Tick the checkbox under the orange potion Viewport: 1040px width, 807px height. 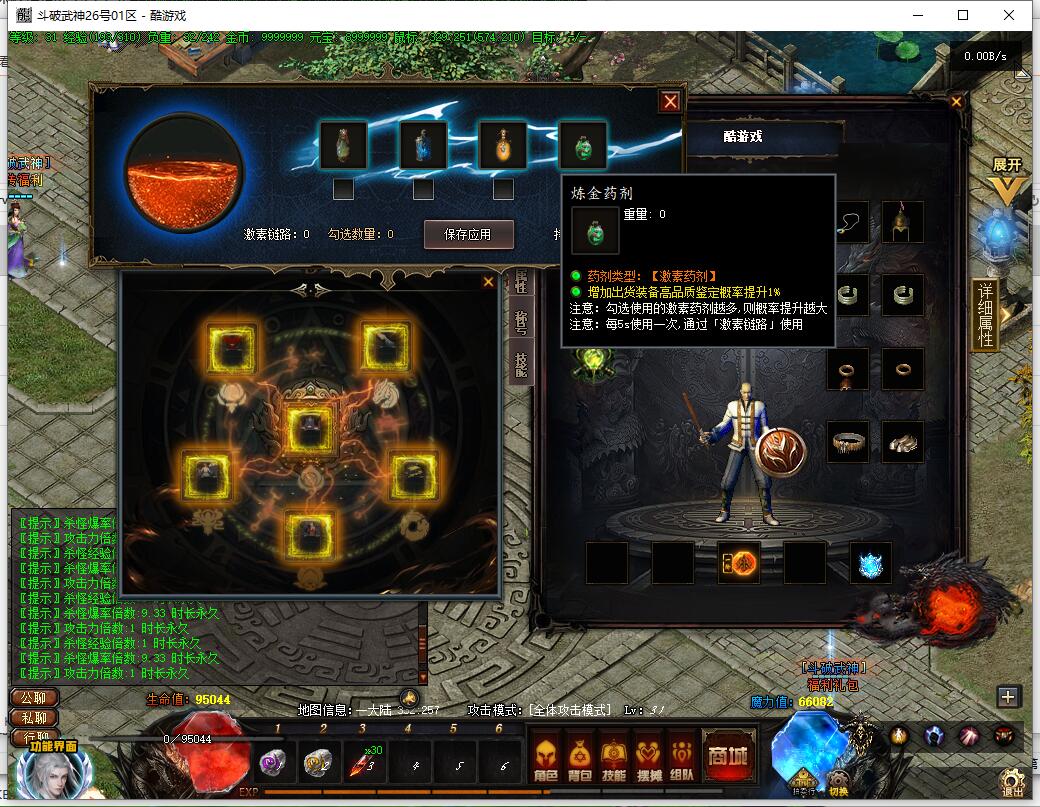[503, 189]
